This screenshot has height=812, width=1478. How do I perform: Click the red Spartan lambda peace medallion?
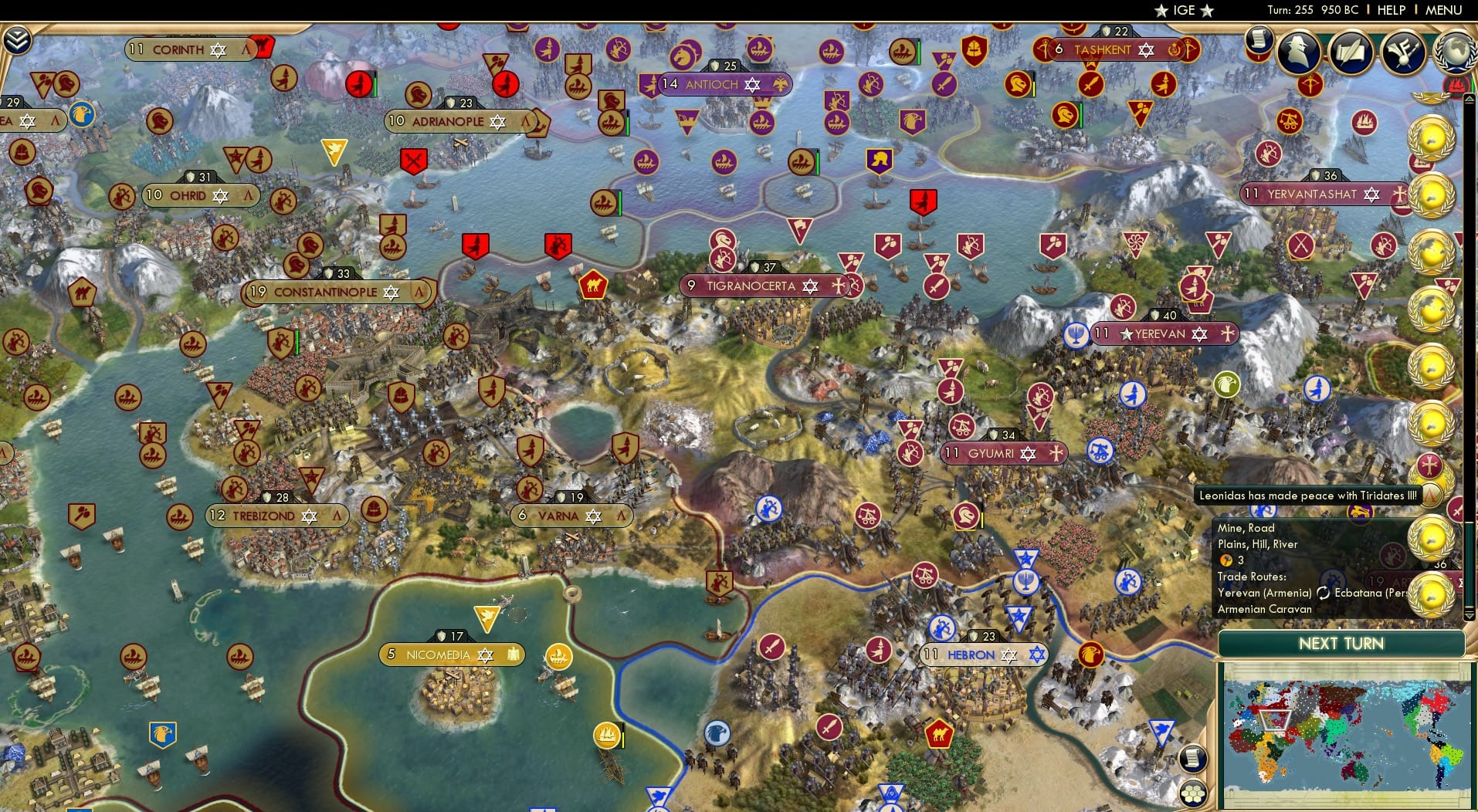pos(1430,496)
